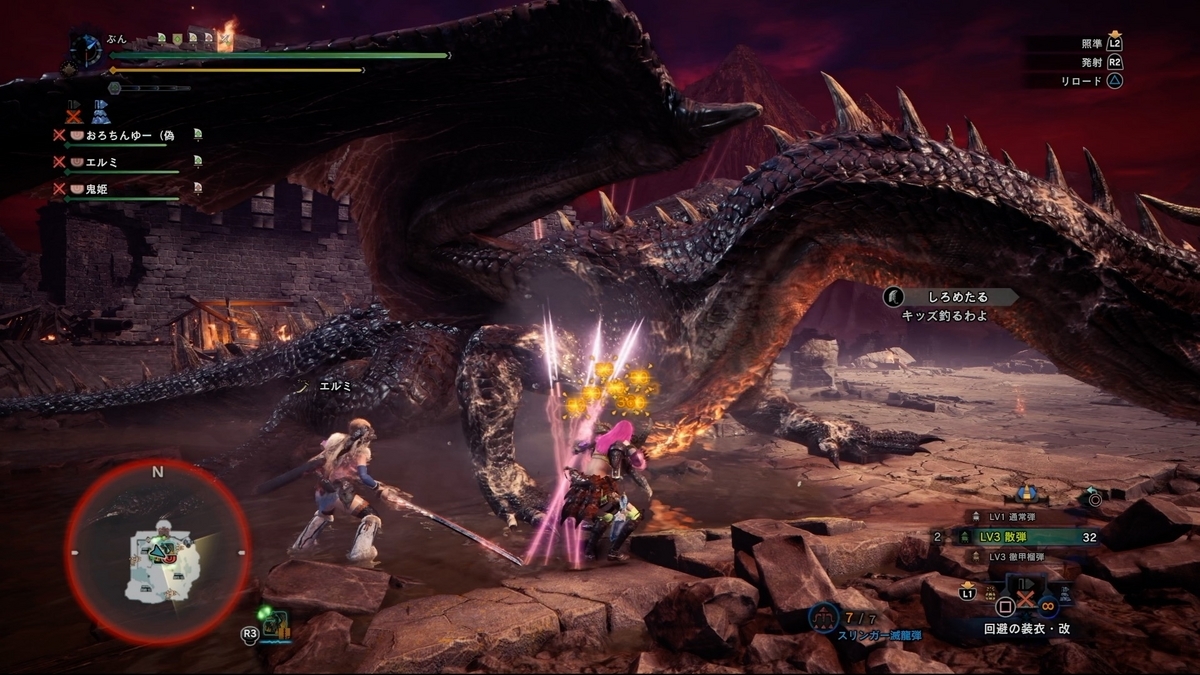Open the circular minimap
This screenshot has width=1200, height=675.
click(x=157, y=553)
